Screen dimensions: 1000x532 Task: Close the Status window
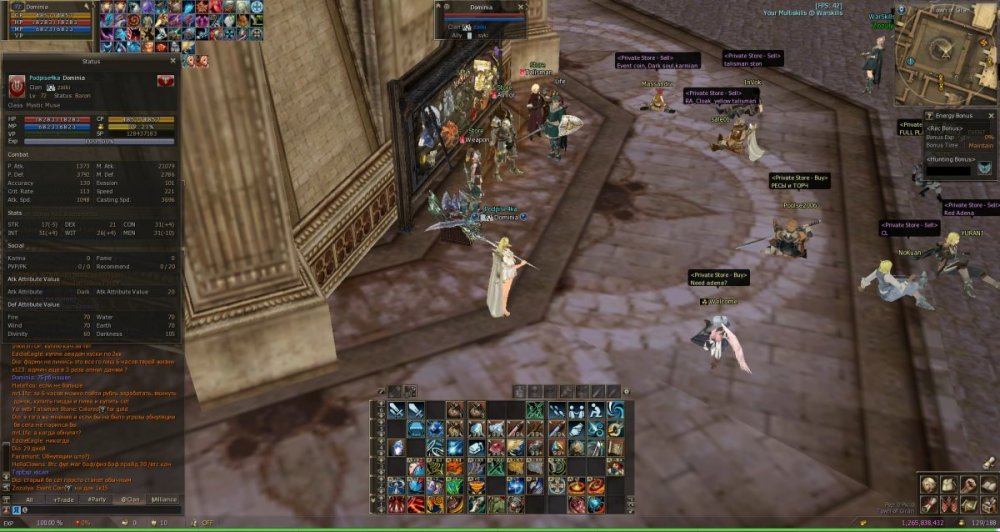(x=173, y=61)
